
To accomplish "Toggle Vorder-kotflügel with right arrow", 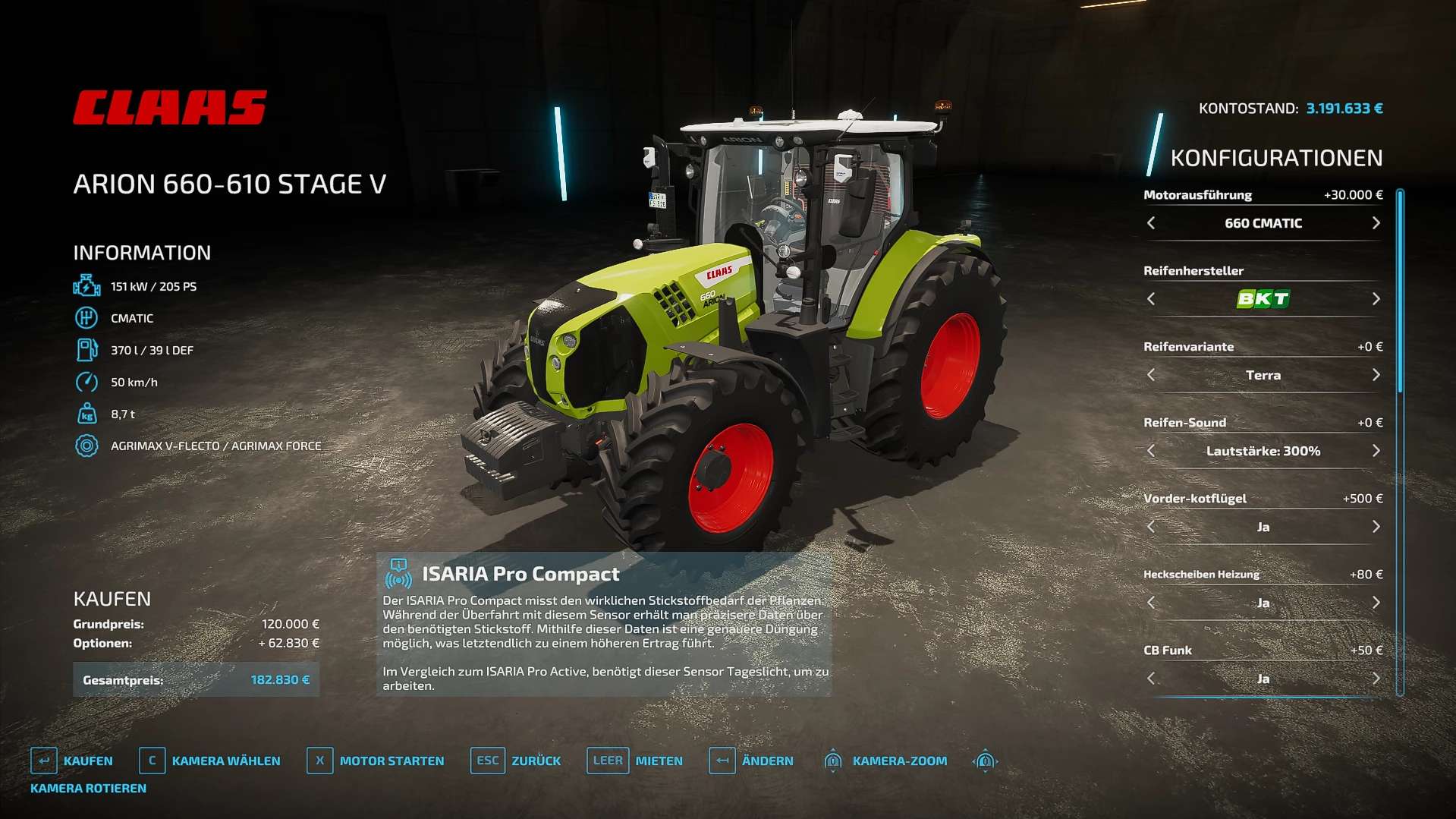I will tap(1376, 527).
